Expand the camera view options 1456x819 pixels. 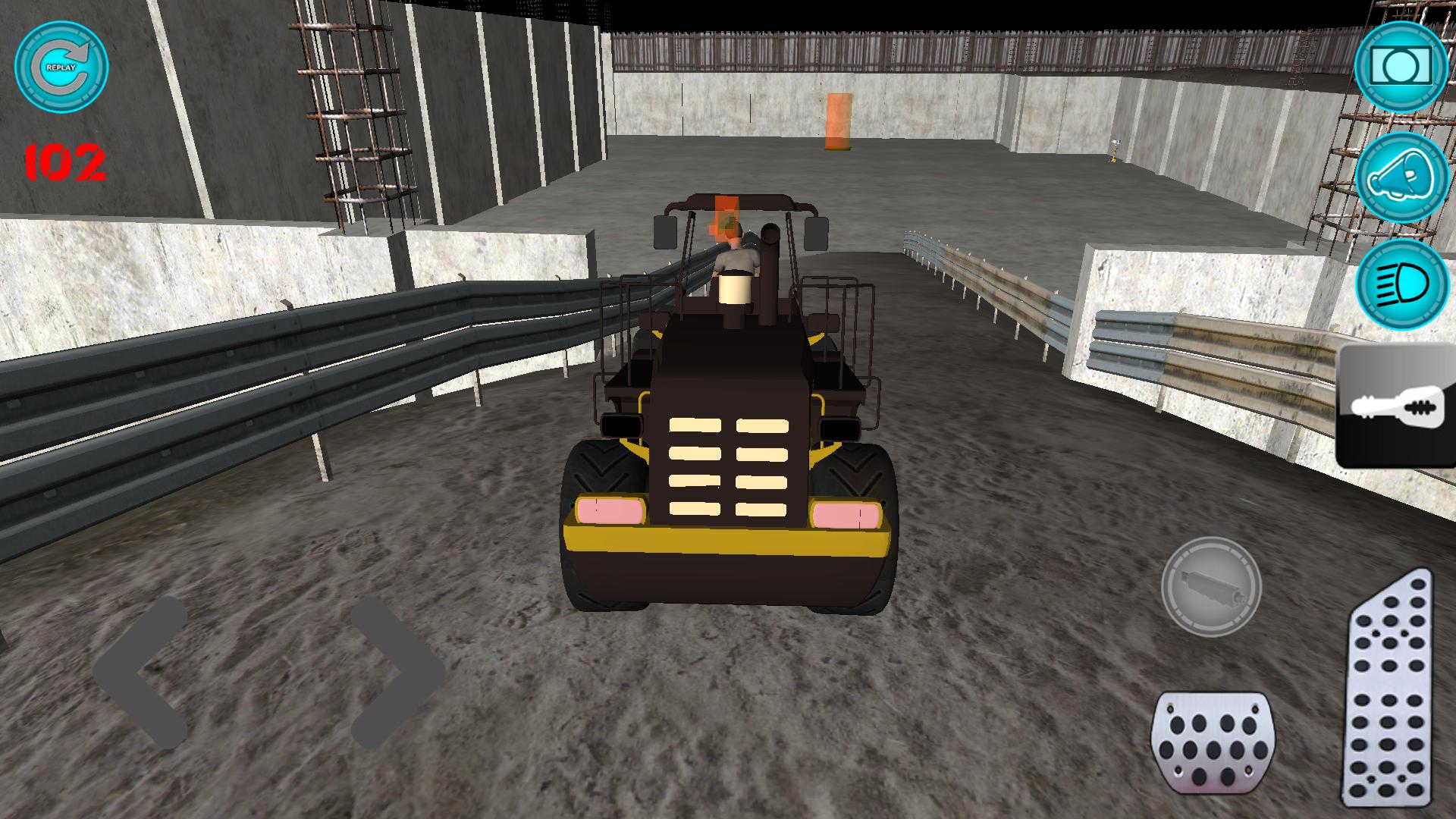tap(1399, 68)
